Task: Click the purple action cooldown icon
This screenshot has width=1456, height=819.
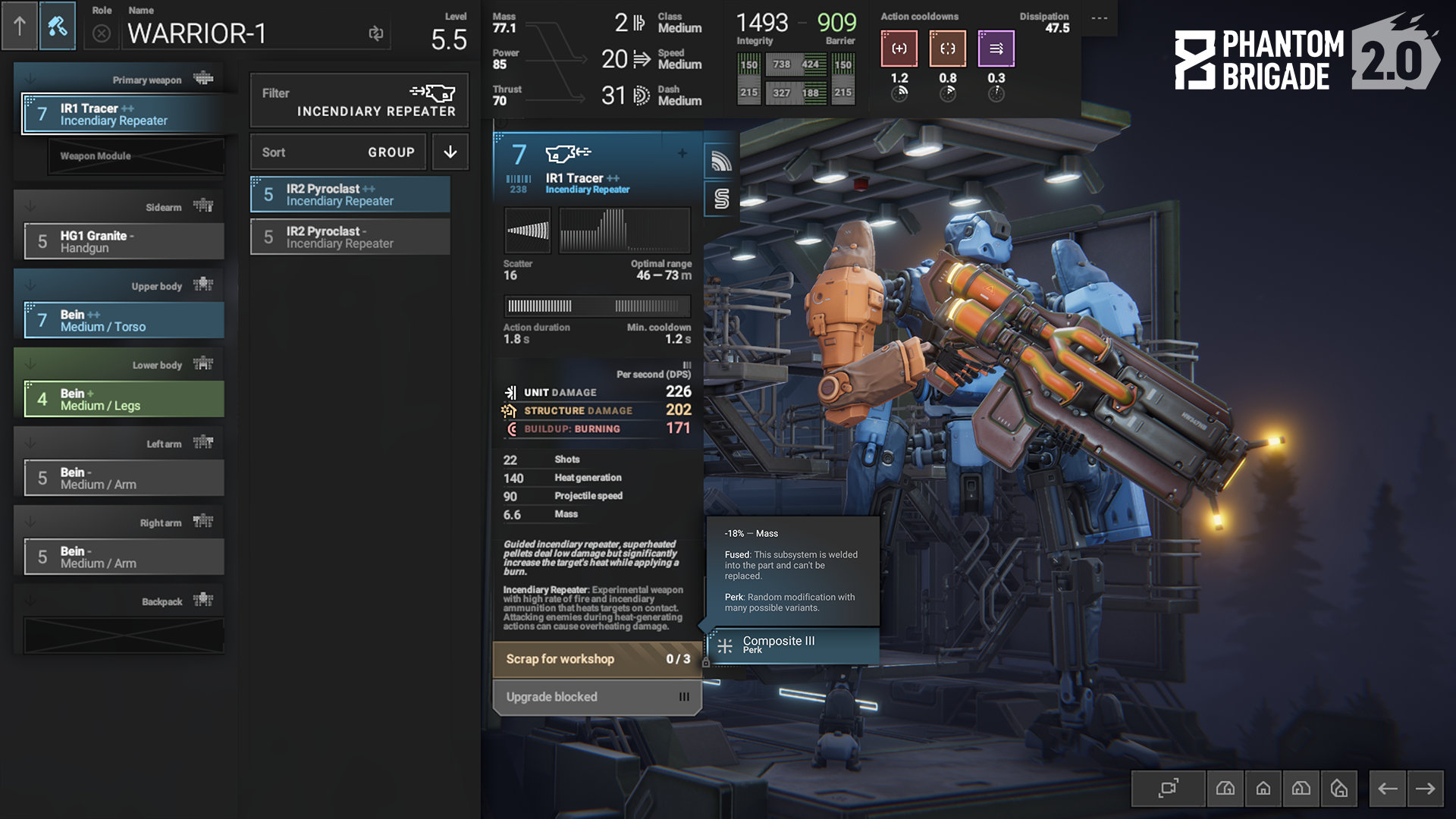Action: pos(996,48)
